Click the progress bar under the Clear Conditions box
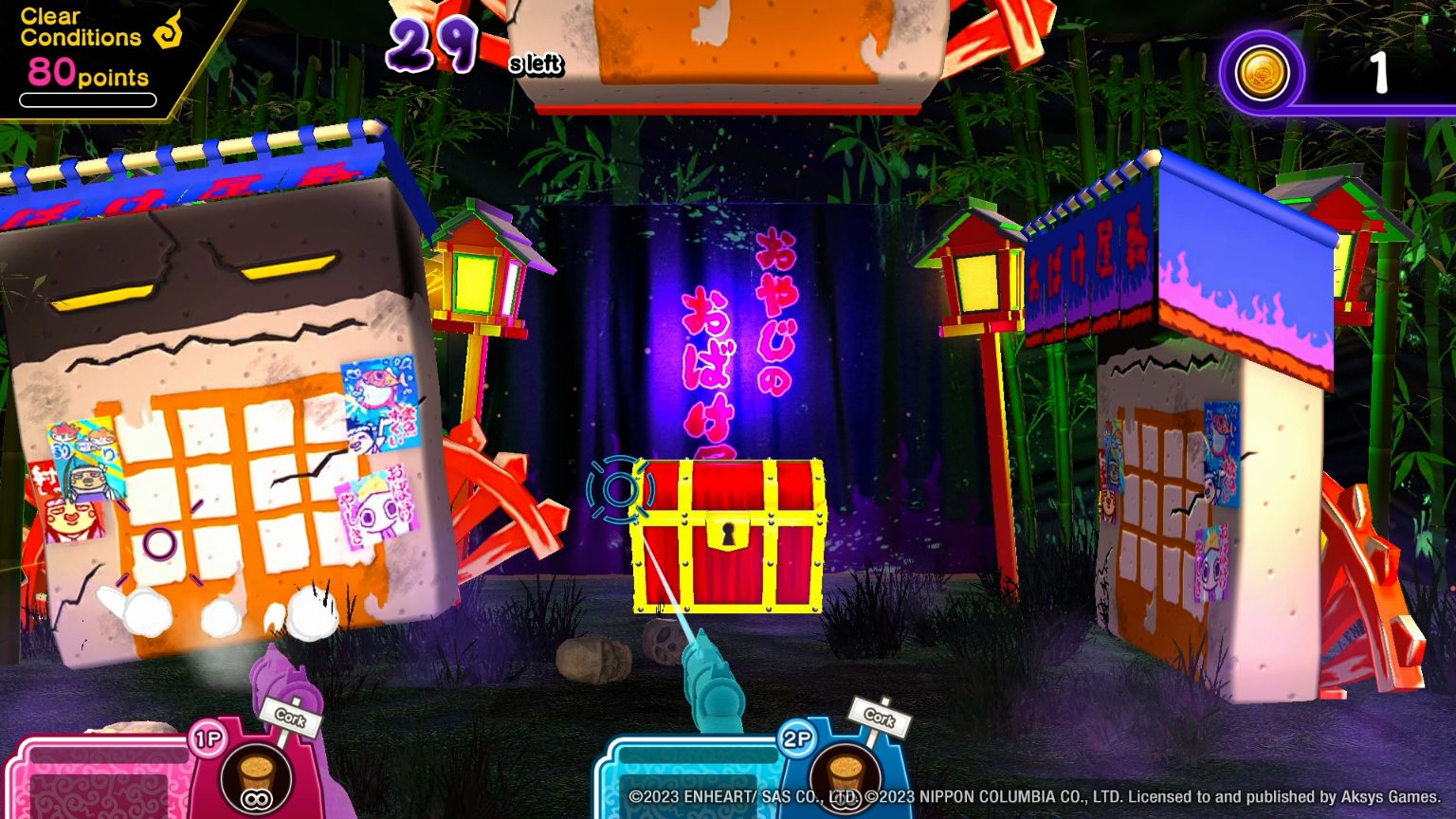The image size is (1456, 819). 86,100
